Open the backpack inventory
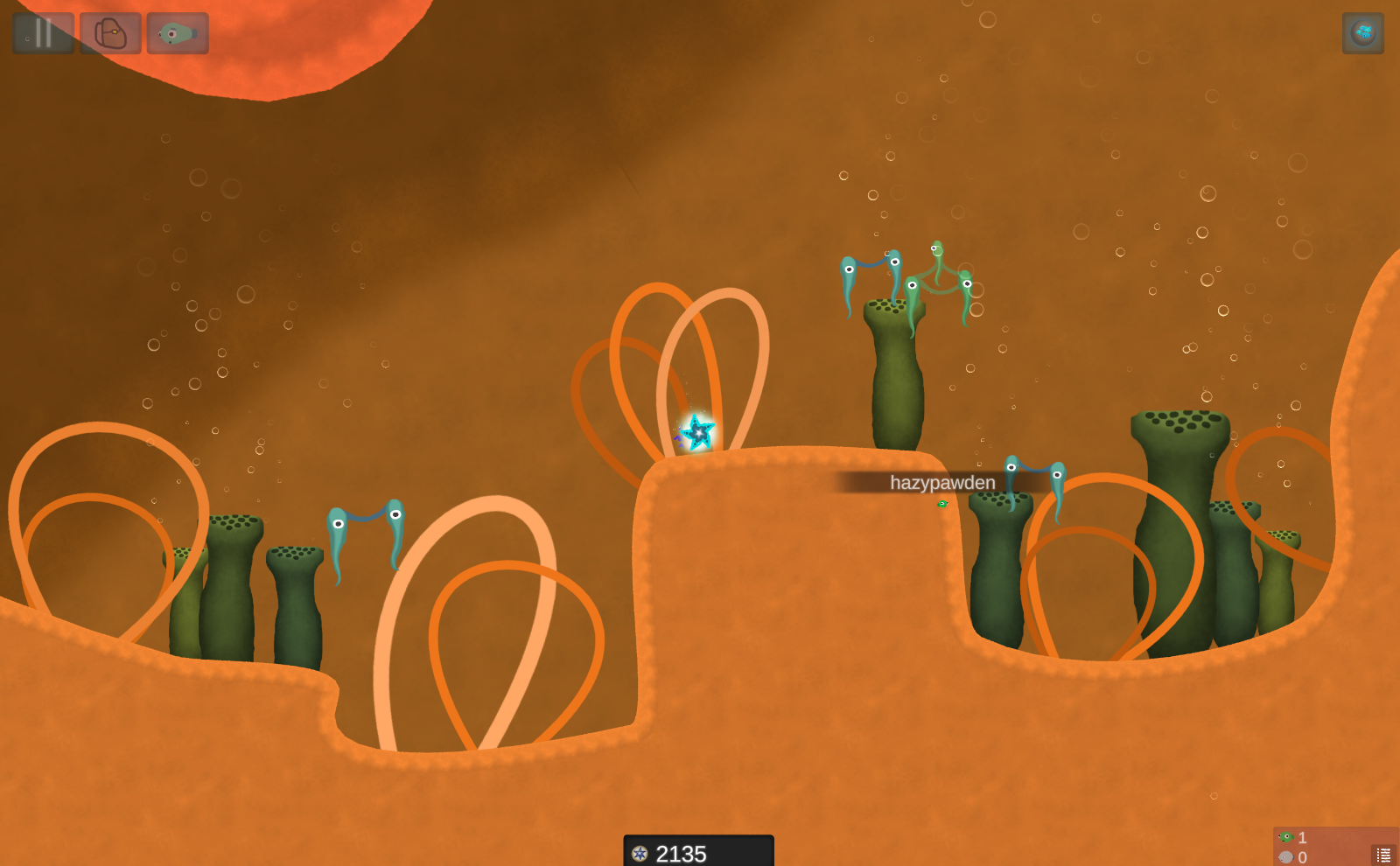The height and width of the screenshot is (866, 1400). pos(110,33)
